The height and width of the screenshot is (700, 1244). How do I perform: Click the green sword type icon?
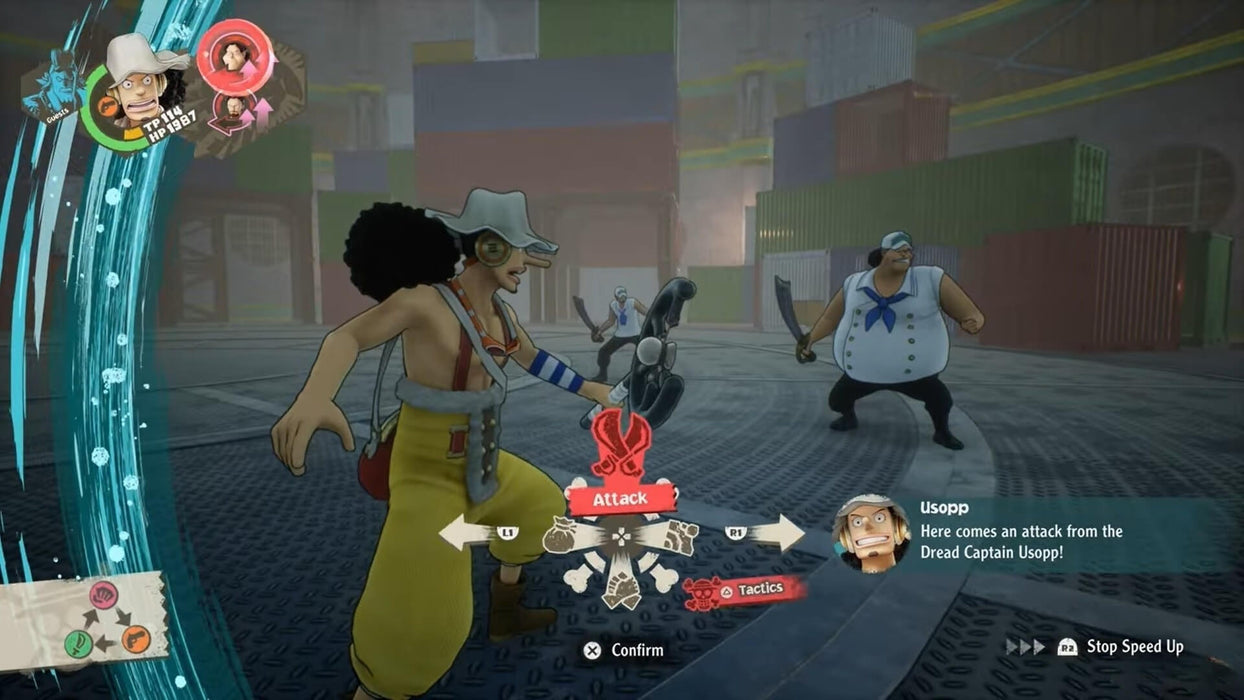[x=79, y=643]
